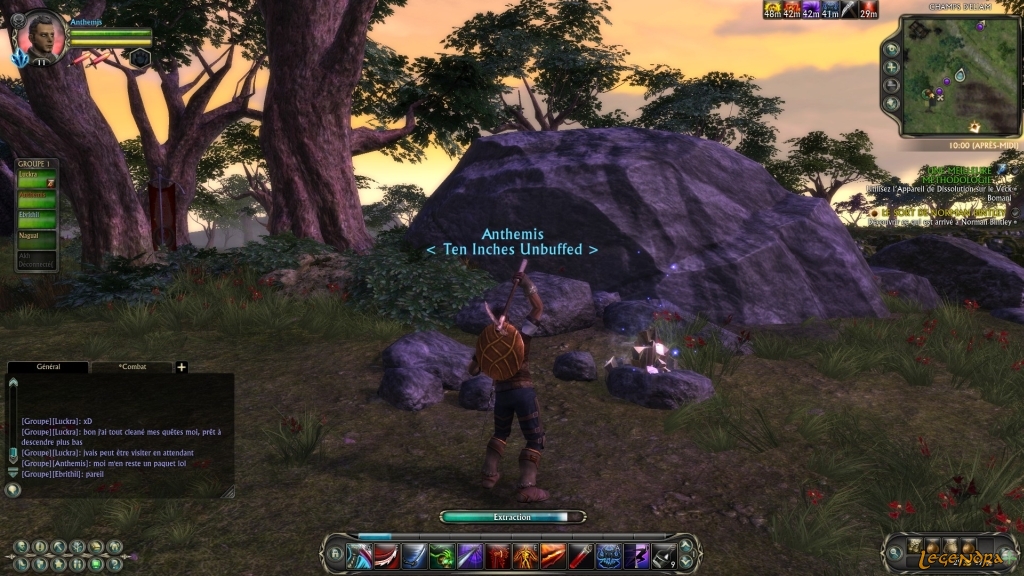Open the chat emote bubble button
This screenshot has height=576, width=1024.
click(x=13, y=490)
